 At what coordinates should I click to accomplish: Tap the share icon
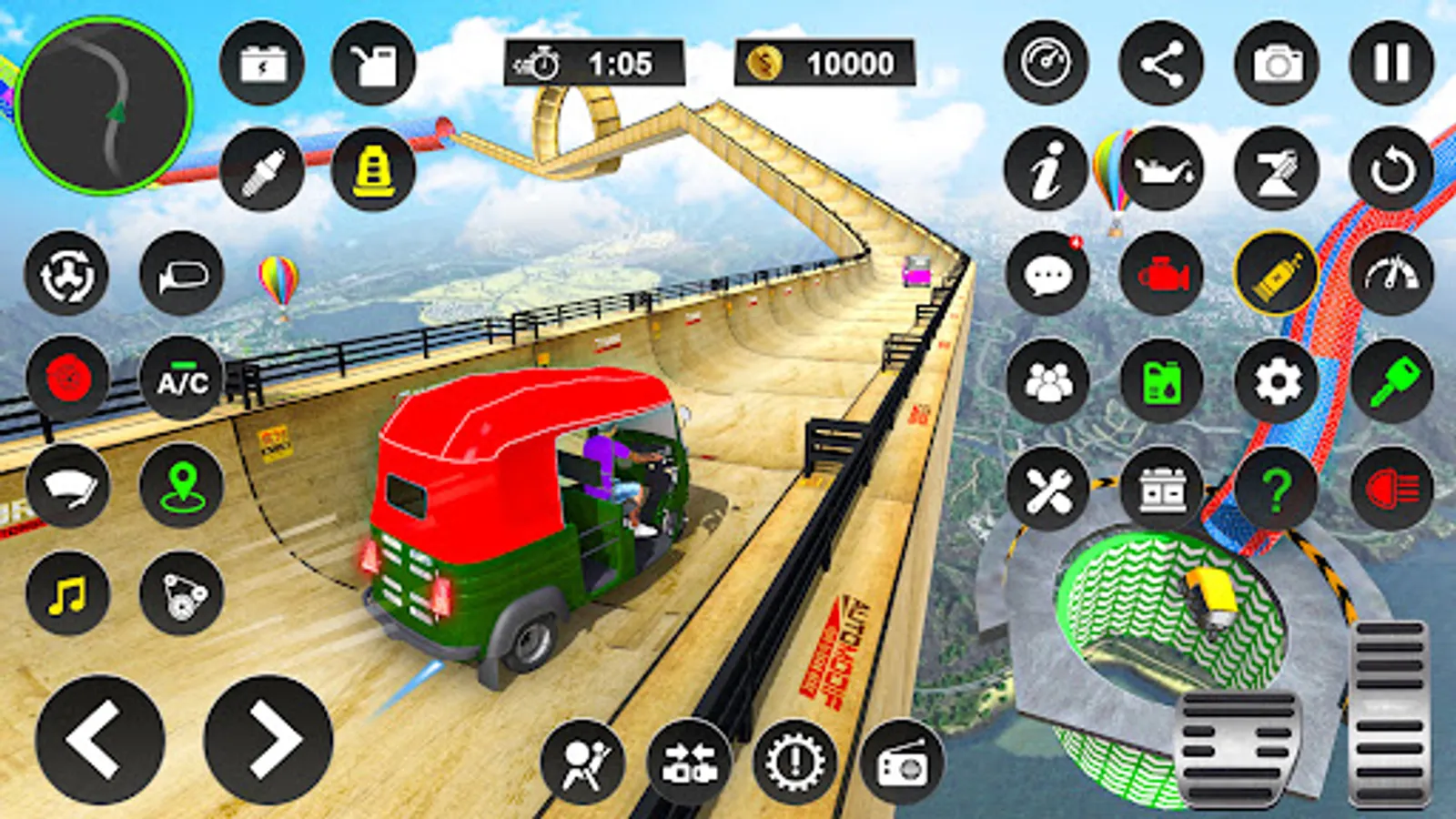tap(1161, 64)
